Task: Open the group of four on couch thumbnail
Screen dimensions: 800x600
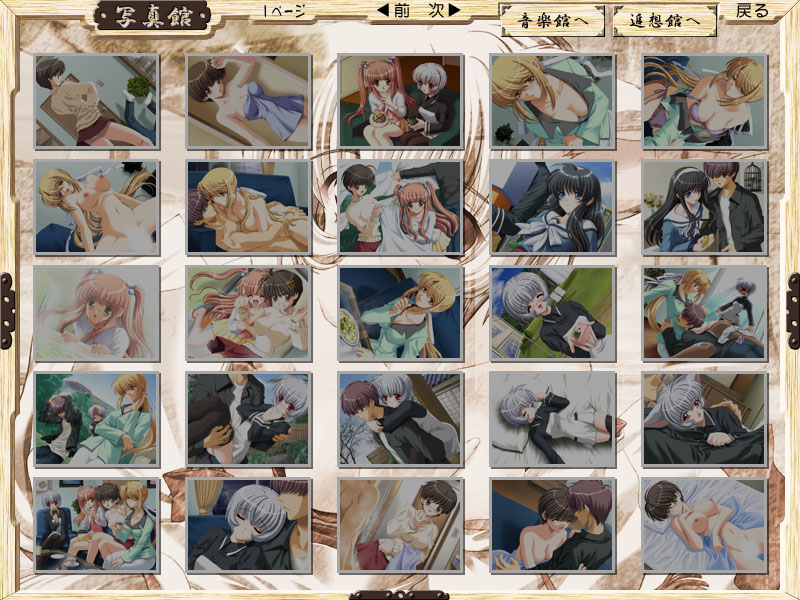Action: [97, 525]
